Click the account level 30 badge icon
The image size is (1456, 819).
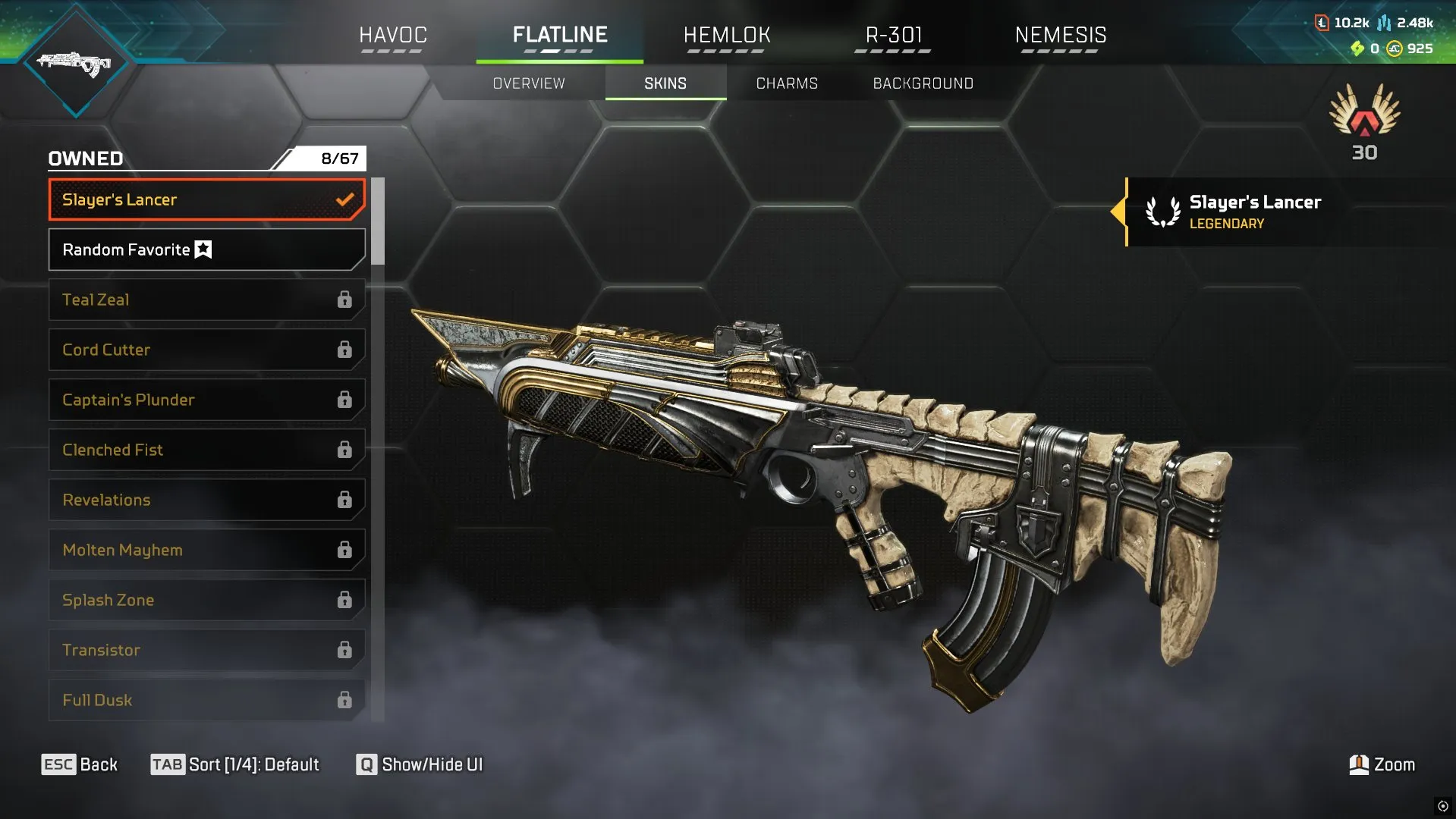pos(1363,121)
